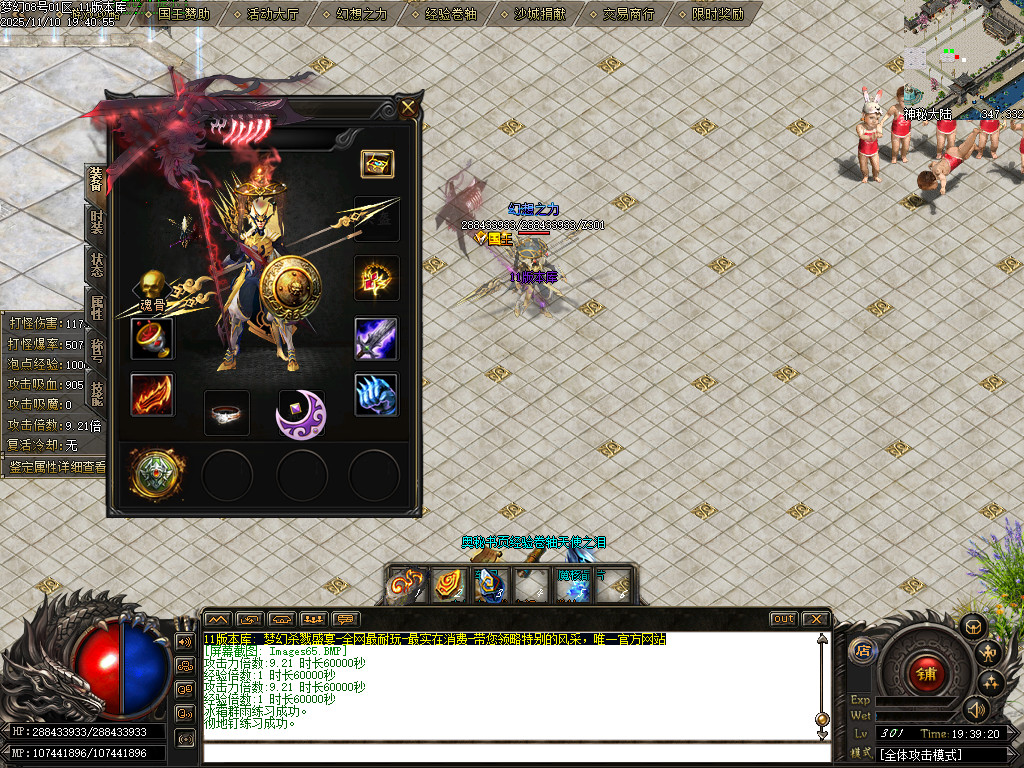Open the red 铺 shop button

click(x=926, y=674)
